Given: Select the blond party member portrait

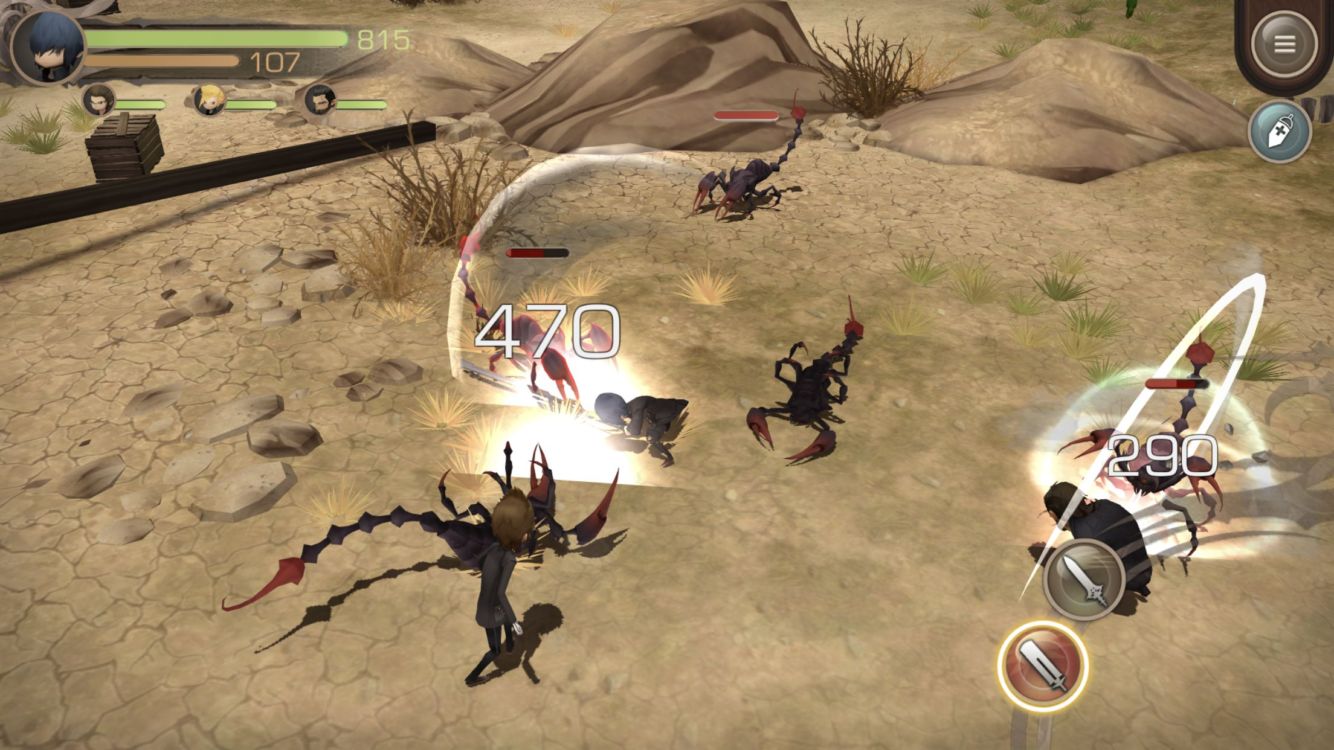Looking at the screenshot, I should pyautogui.click(x=209, y=100).
